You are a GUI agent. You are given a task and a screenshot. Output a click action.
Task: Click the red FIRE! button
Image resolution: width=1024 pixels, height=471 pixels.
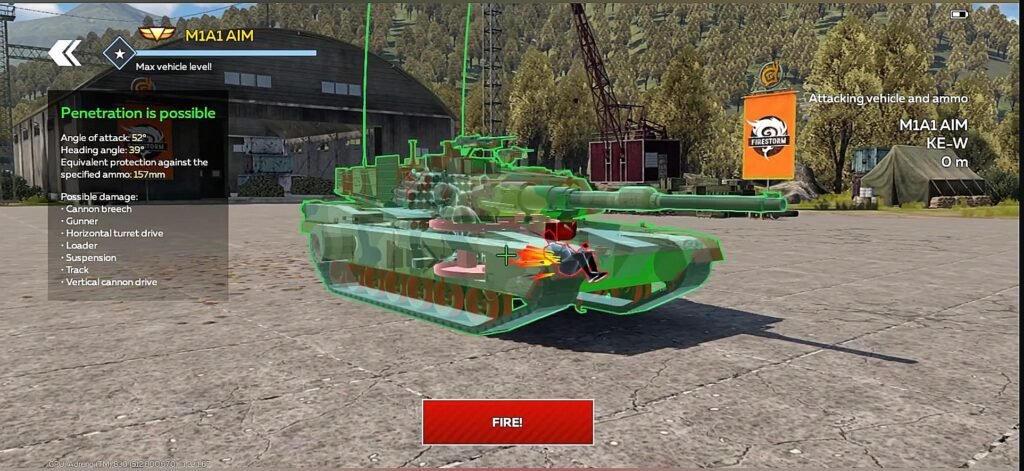507,422
